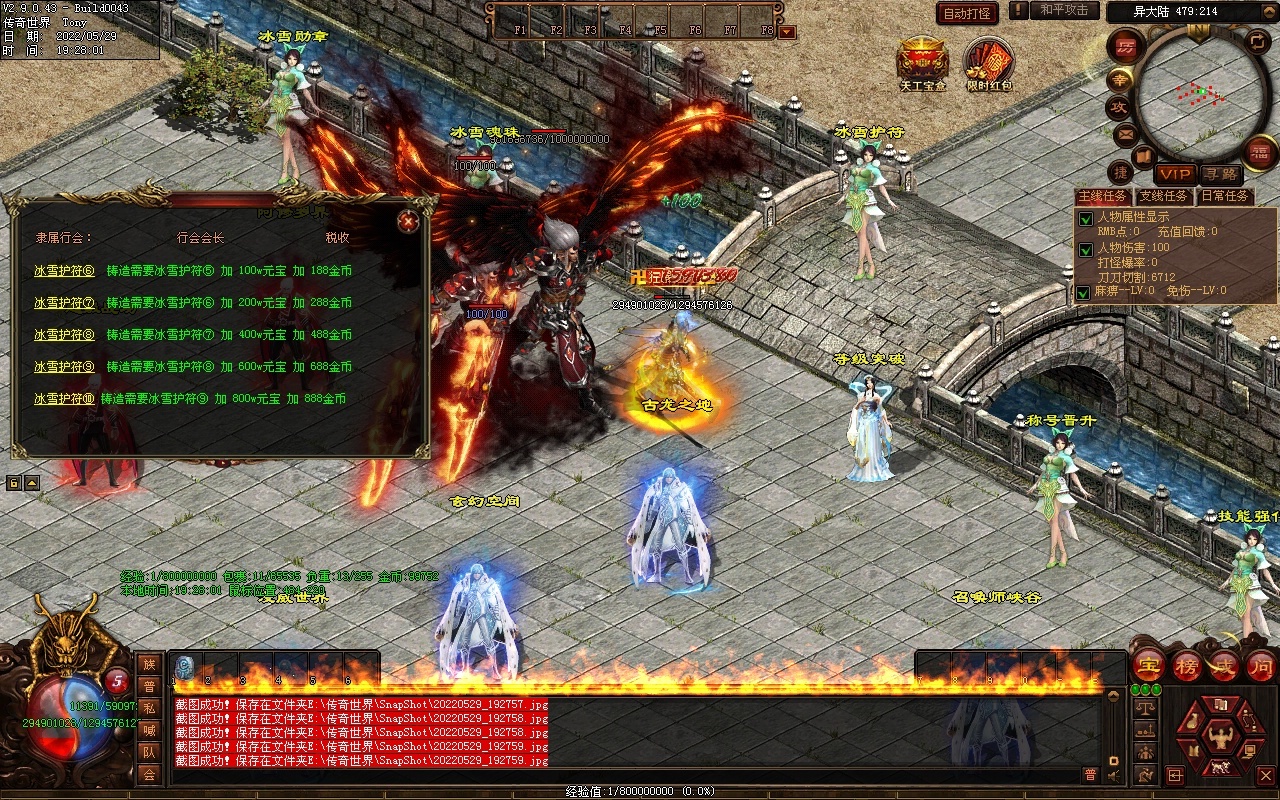
Task: Open the VIP panel
Action: pos(1175,174)
